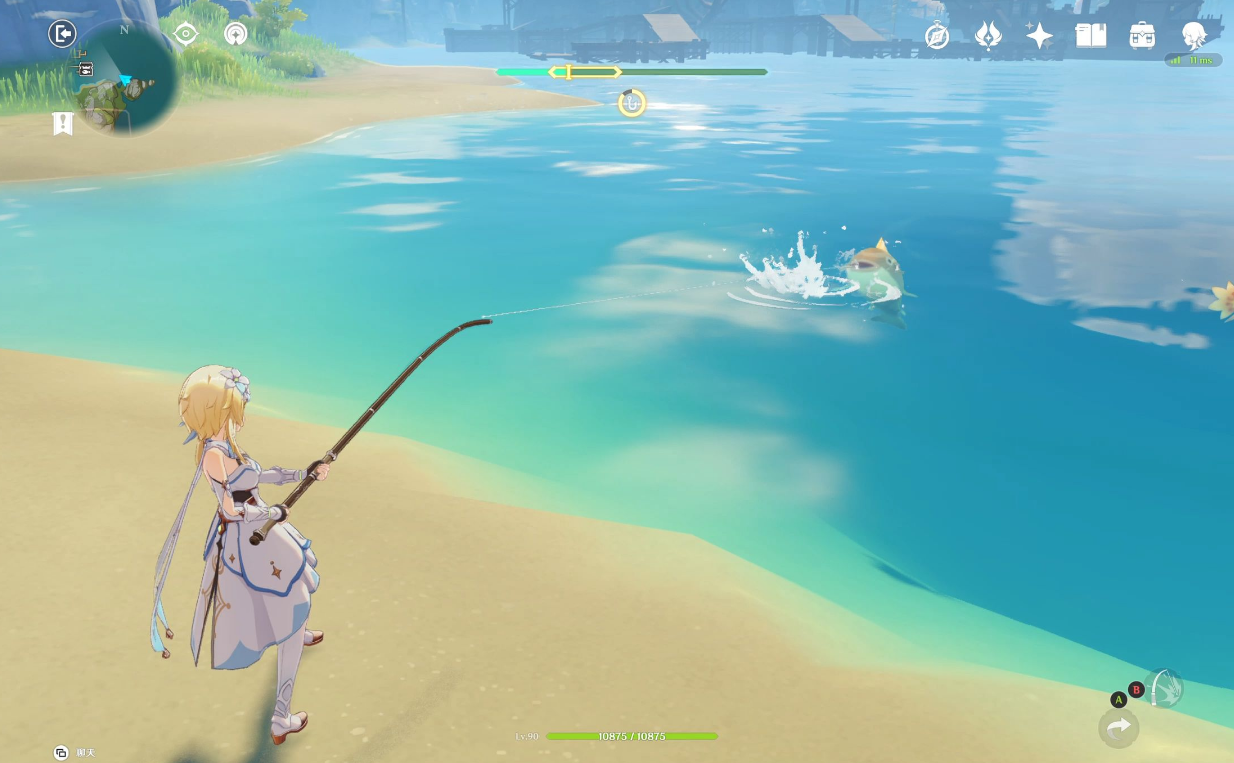Open the quest banner with exclamation mark
This screenshot has height=763, width=1234.
pyautogui.click(x=63, y=123)
